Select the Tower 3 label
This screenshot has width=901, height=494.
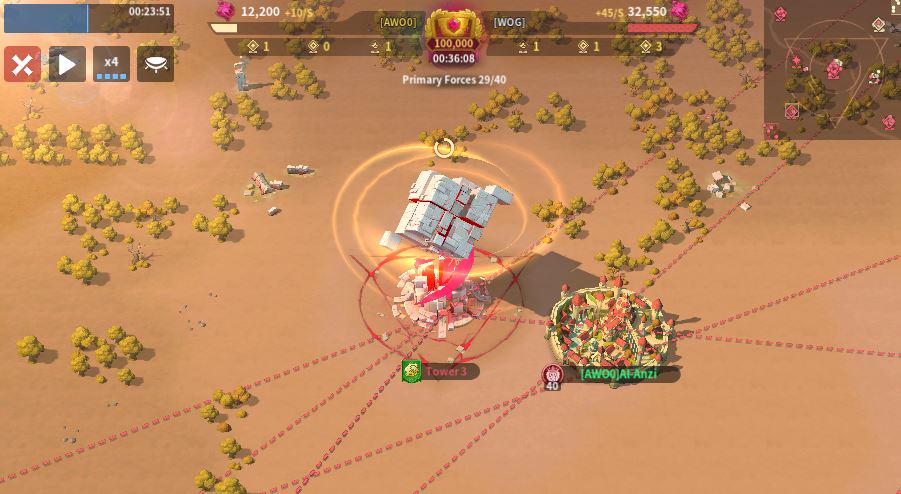click(x=446, y=372)
